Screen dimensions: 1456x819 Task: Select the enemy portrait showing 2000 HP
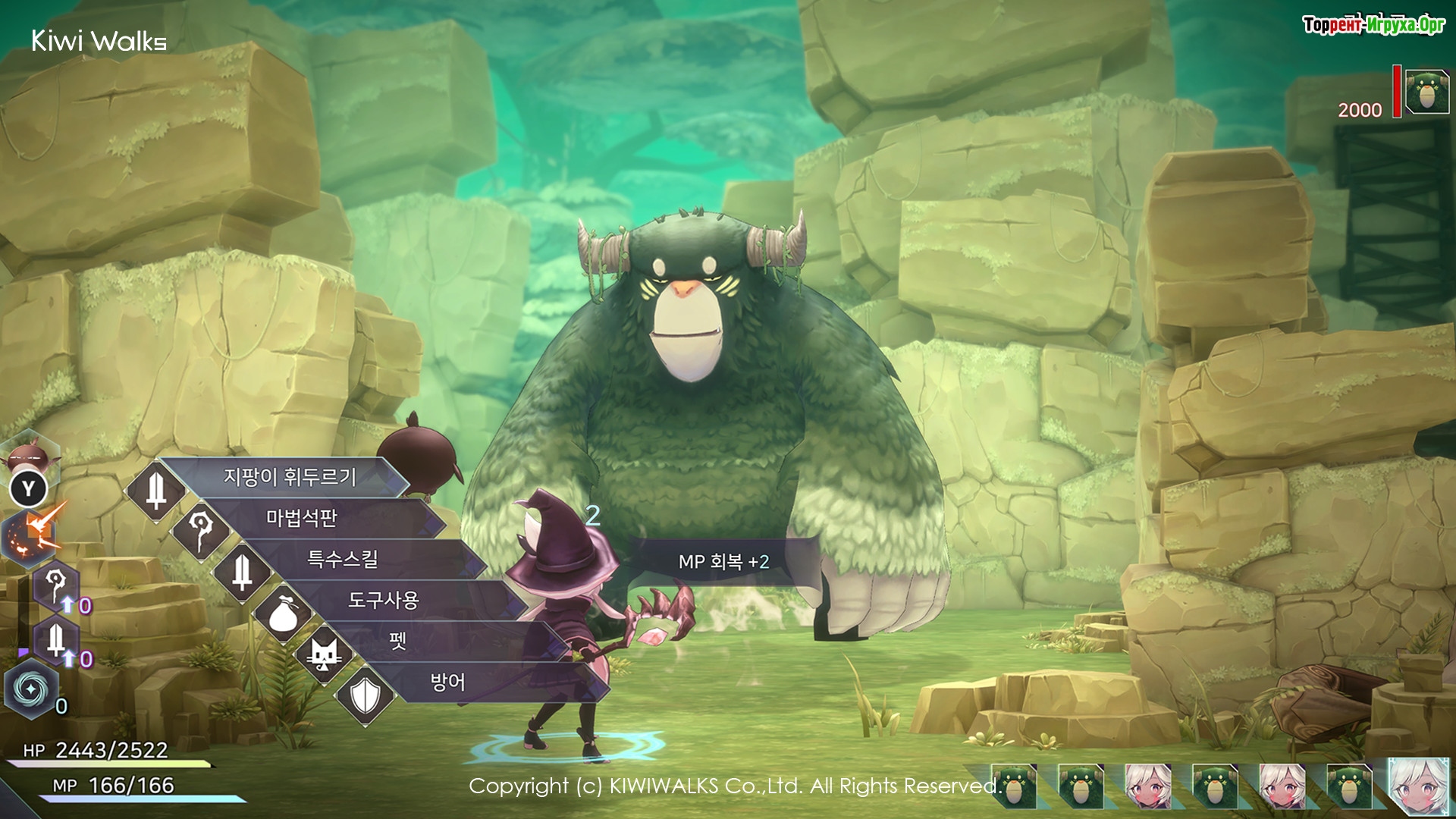[1427, 93]
